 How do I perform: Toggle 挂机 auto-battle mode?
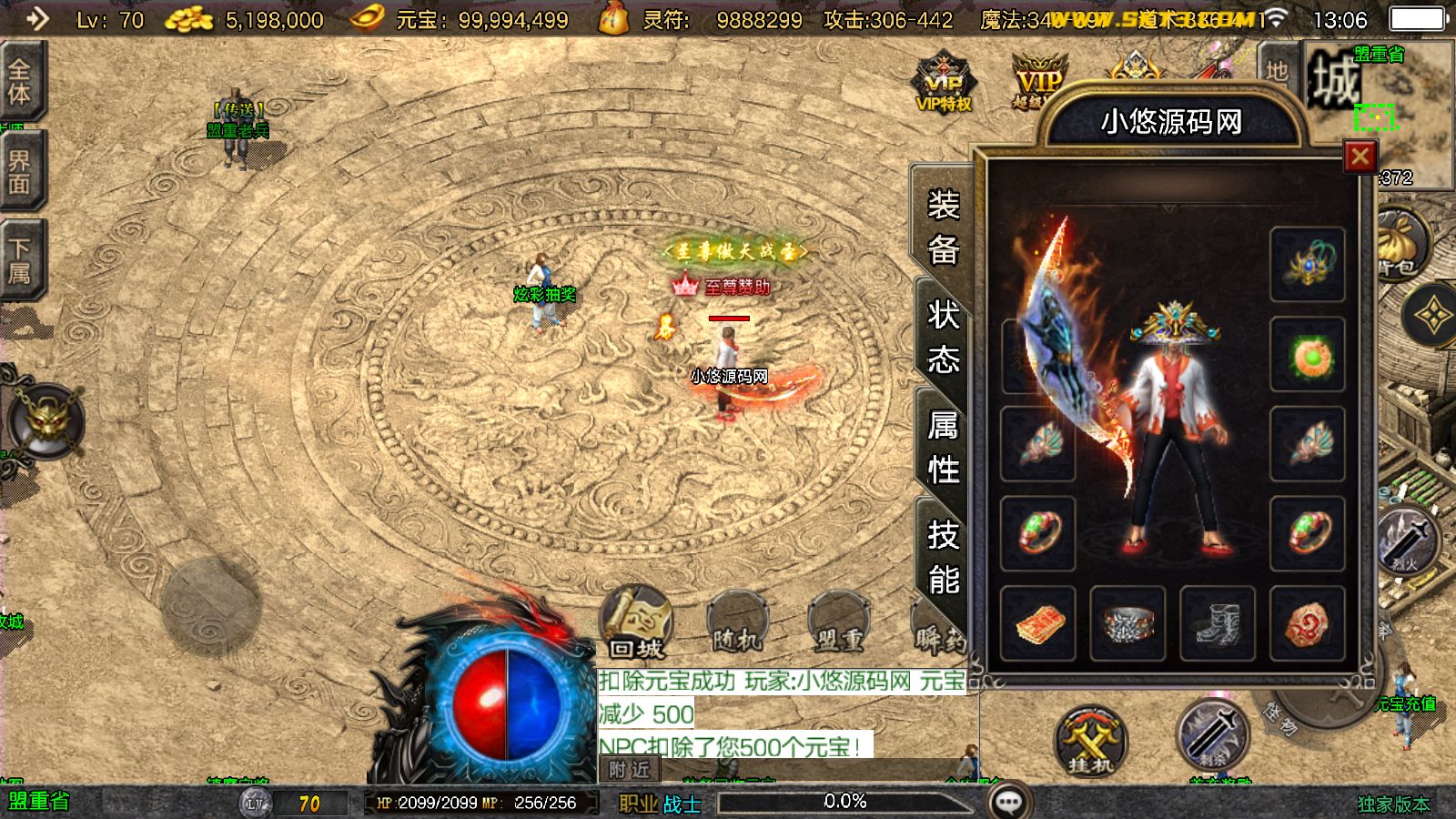click(x=1090, y=741)
